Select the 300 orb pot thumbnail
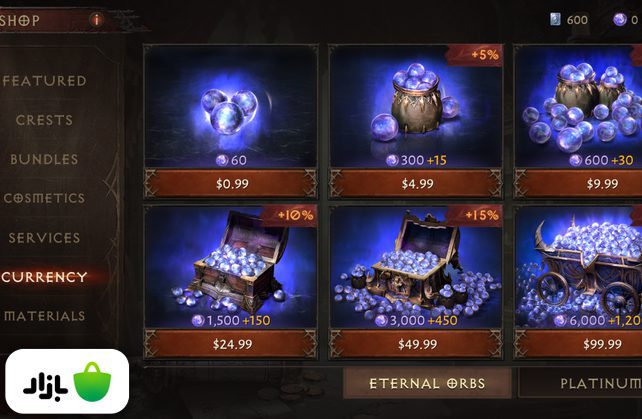This screenshot has height=419, width=642. [x=416, y=98]
